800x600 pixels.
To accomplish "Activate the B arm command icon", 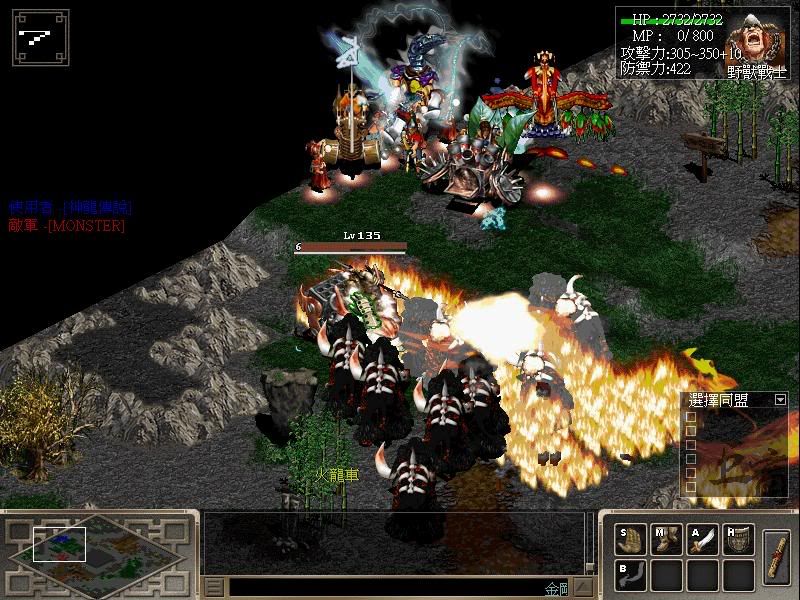I will 631,575.
